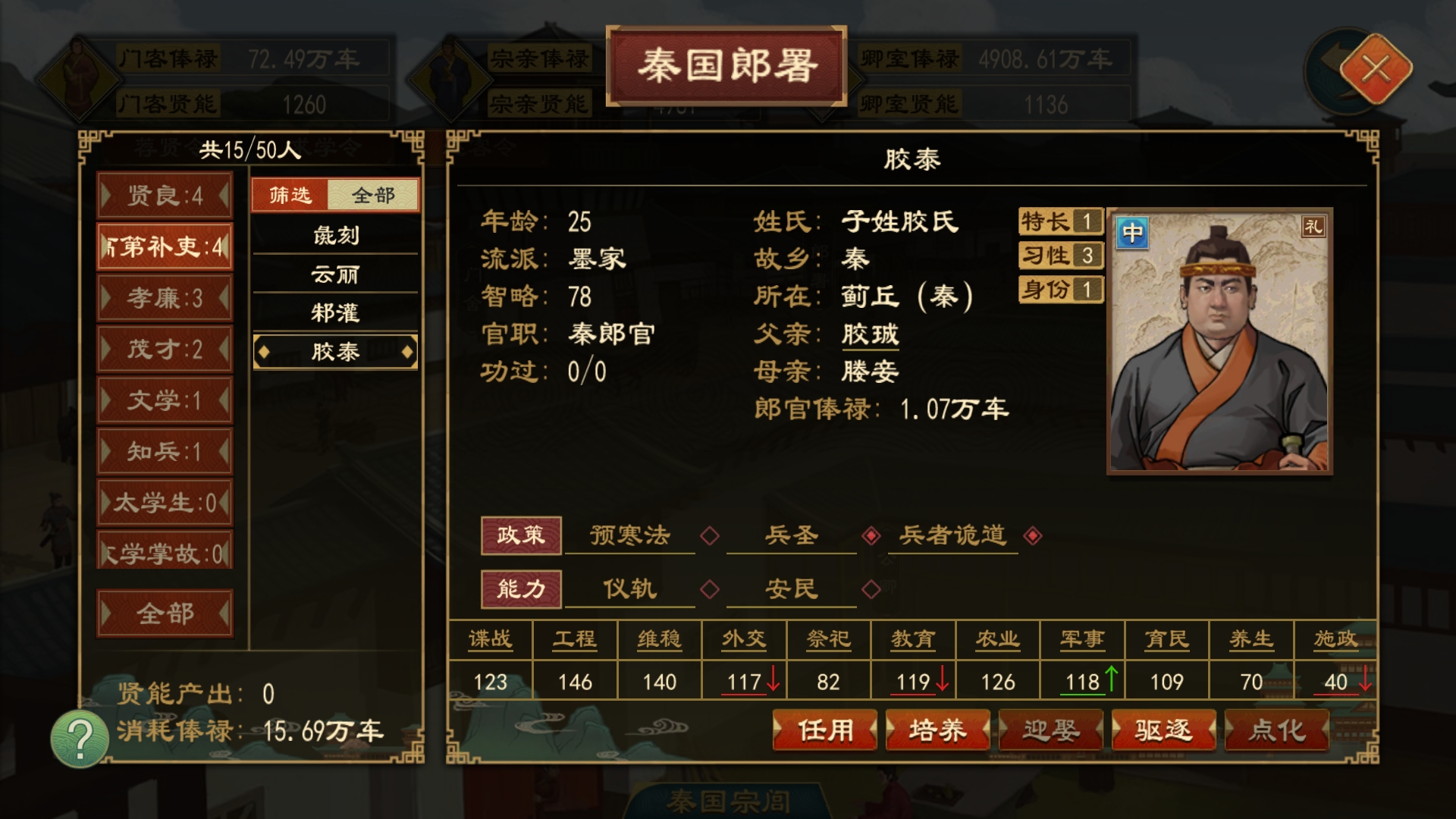
Task: Expand the 身份 identity details
Action: (1059, 290)
